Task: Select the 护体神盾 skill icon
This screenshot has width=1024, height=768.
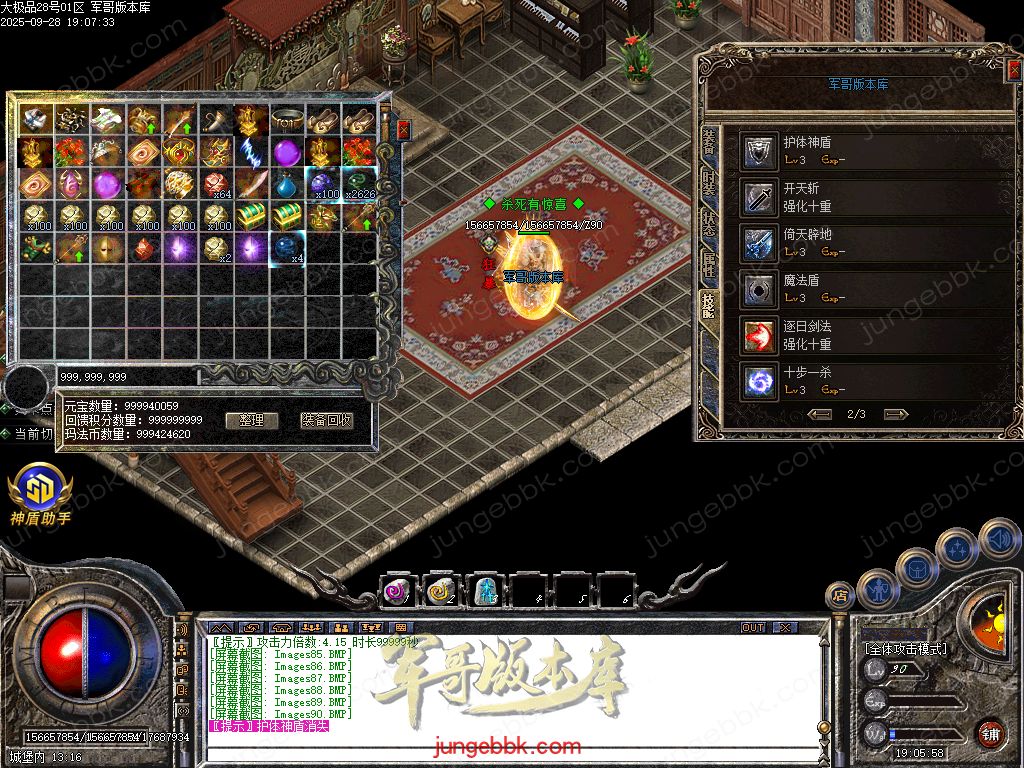Action: [x=760, y=151]
